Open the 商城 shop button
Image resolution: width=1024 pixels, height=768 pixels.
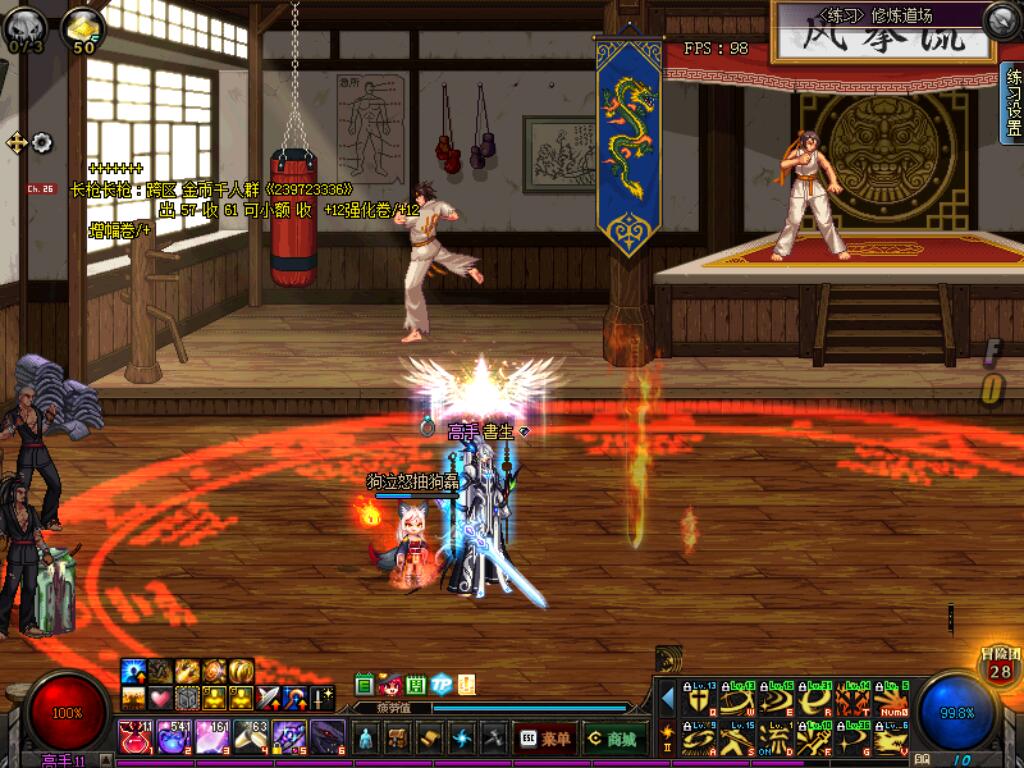[614, 738]
